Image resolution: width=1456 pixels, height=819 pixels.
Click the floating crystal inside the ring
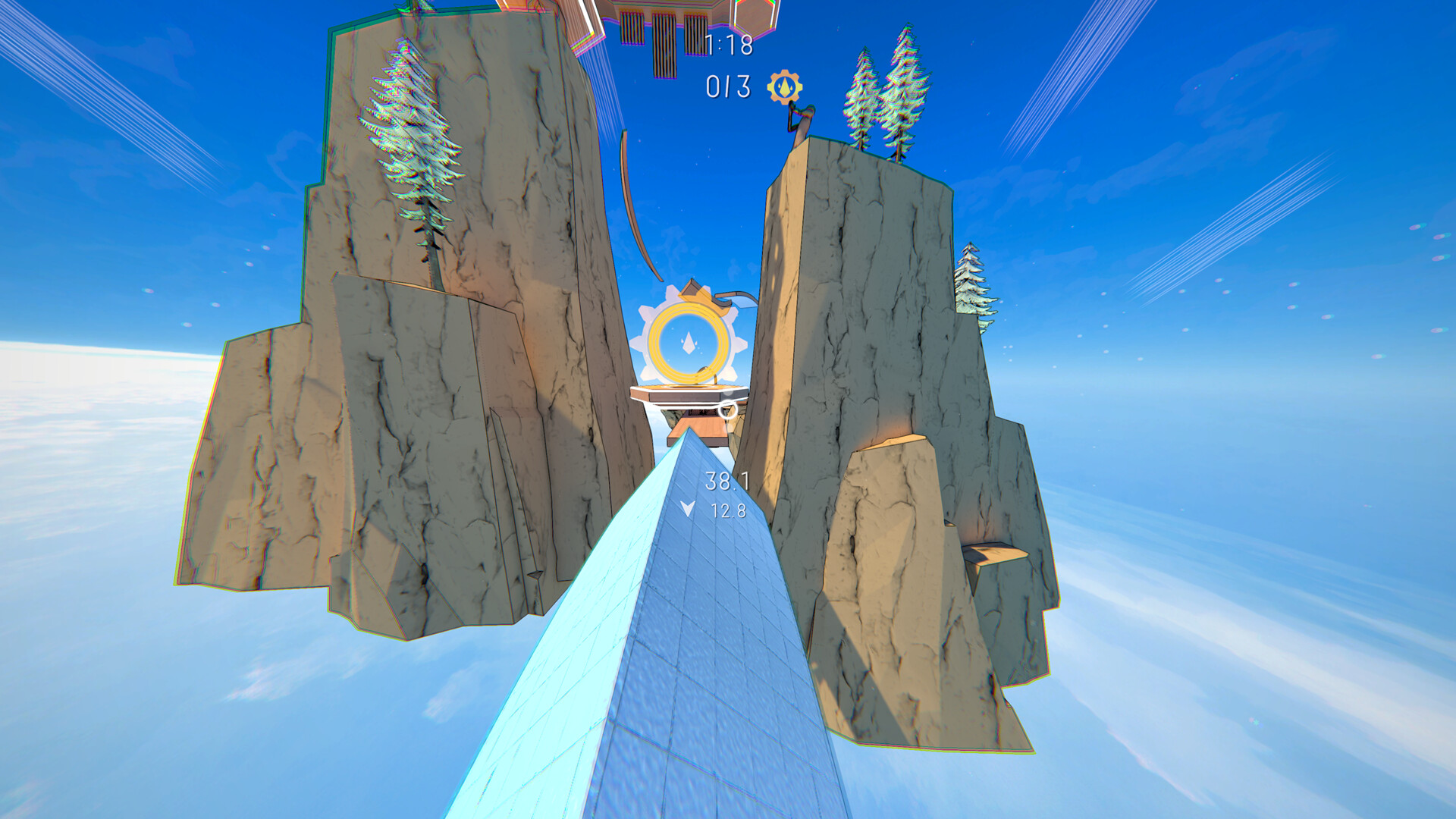tap(689, 341)
